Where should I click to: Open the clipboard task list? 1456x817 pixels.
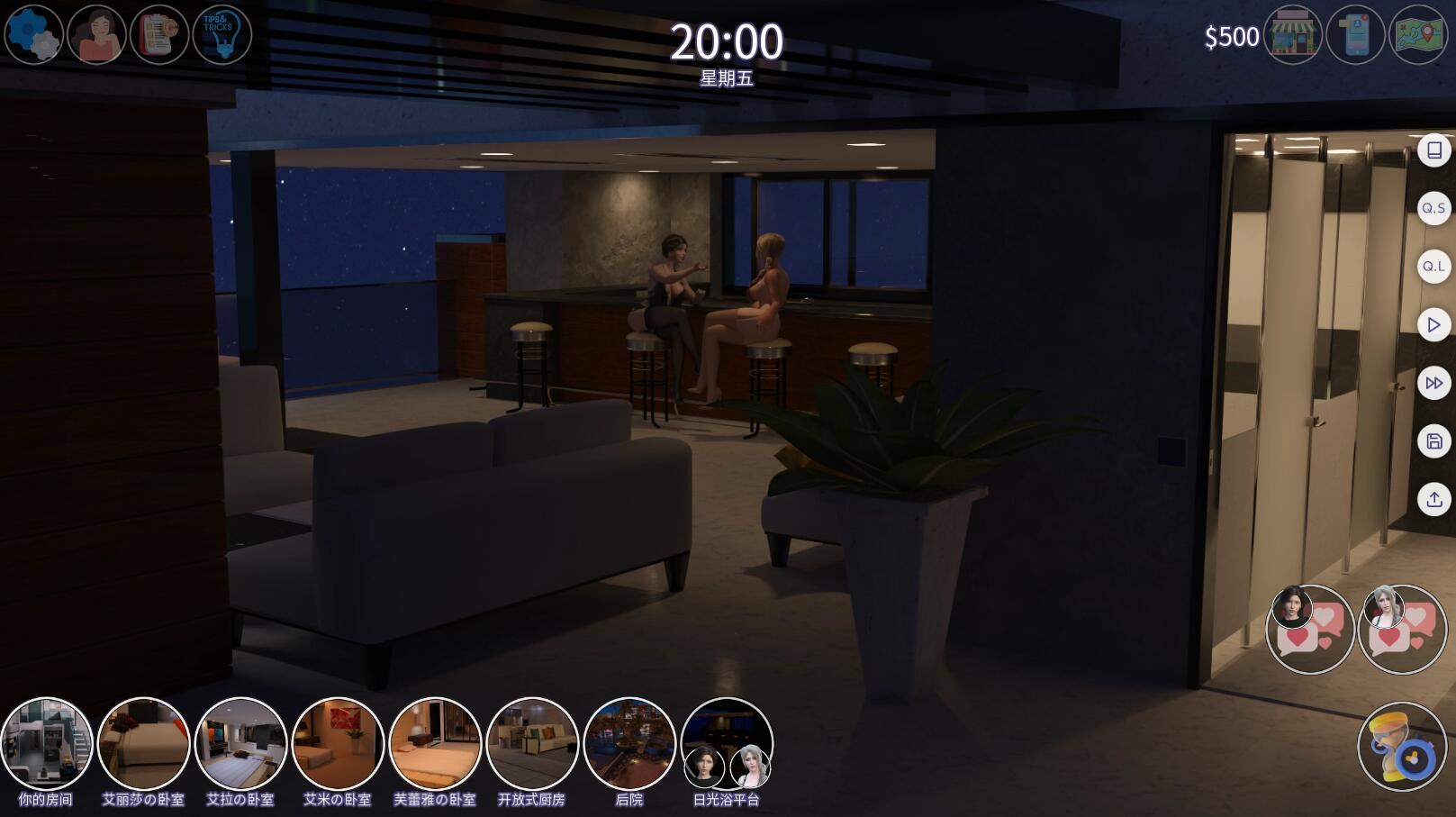coord(159,35)
